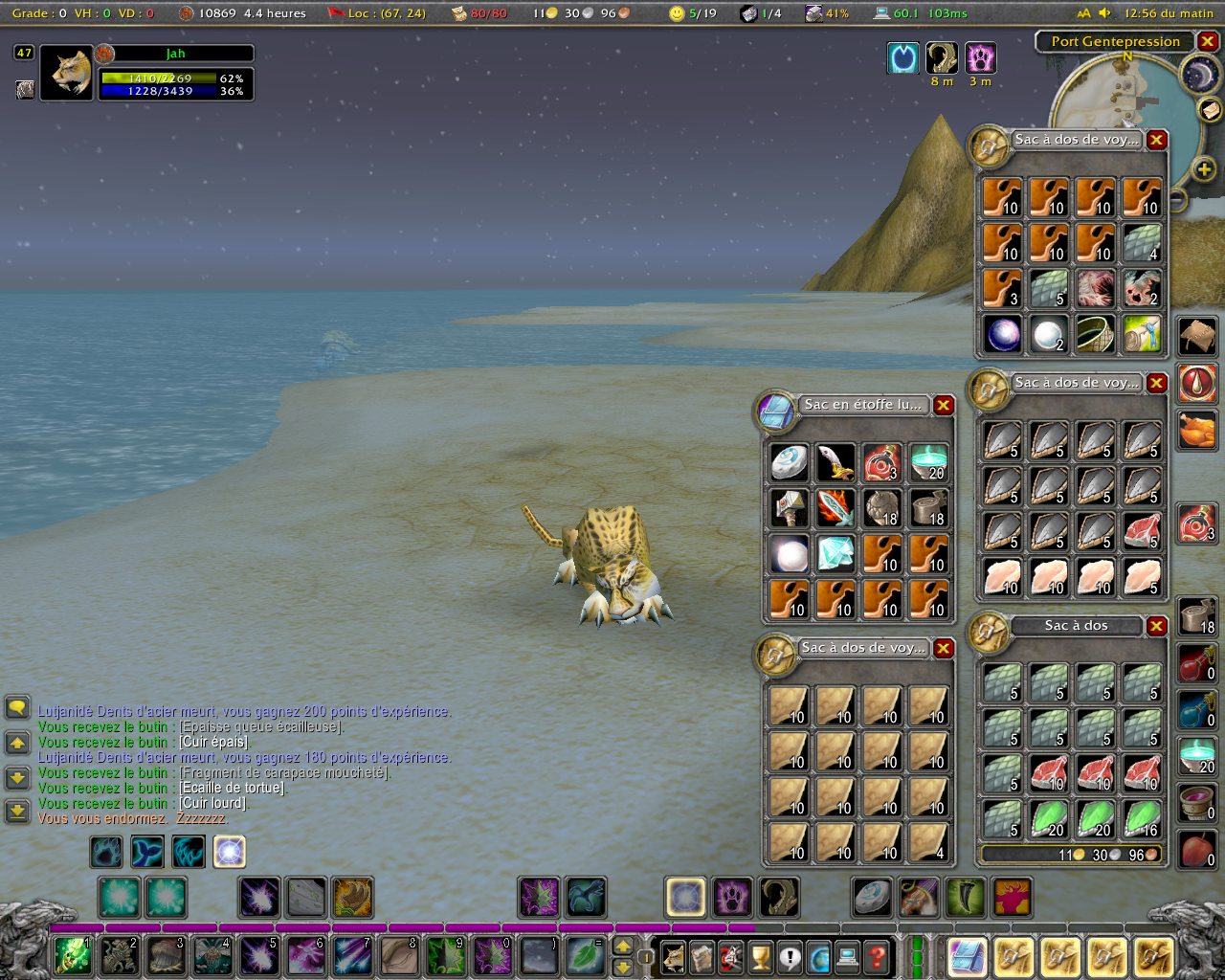Choose the flaming sword item slot
Image resolution: width=1225 pixels, height=980 pixels.
click(x=835, y=508)
